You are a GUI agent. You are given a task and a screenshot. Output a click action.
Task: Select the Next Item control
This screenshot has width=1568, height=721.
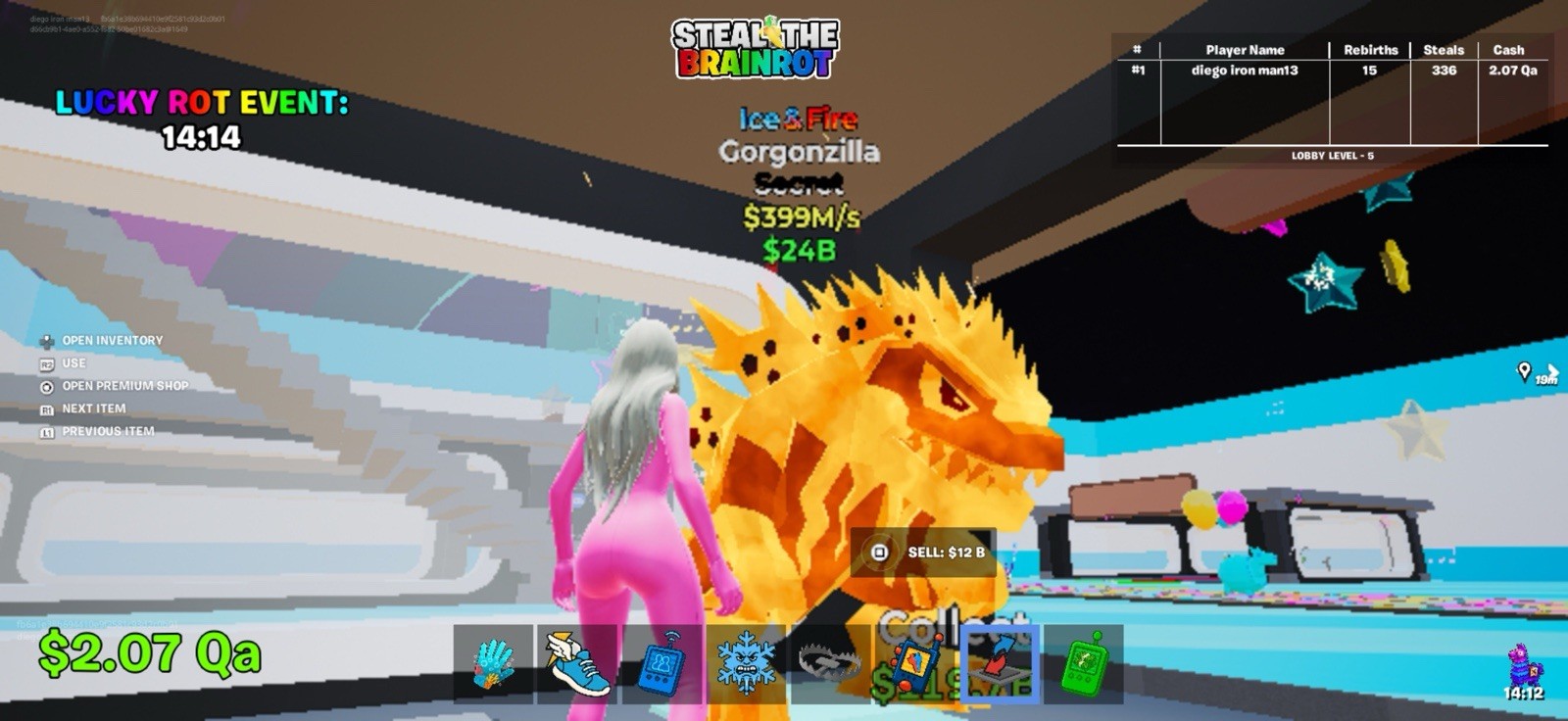tap(94, 409)
